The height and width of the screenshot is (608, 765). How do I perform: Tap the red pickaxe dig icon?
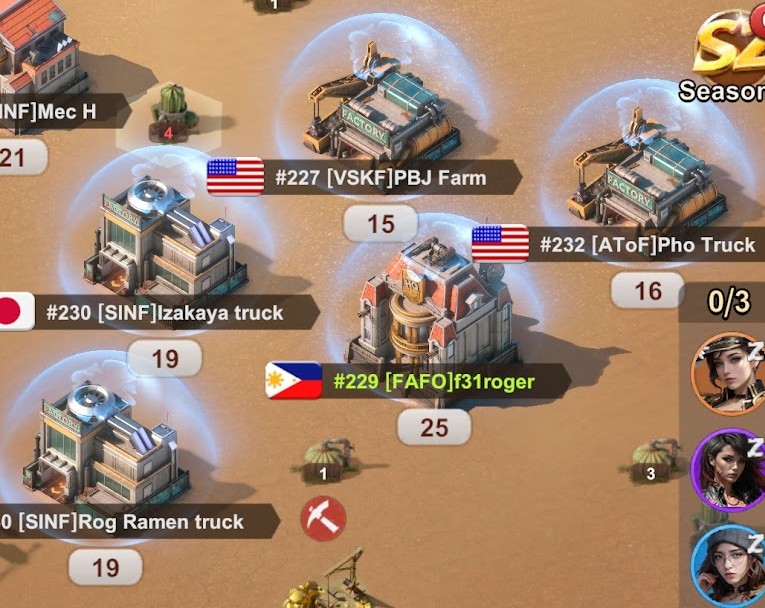[323, 520]
